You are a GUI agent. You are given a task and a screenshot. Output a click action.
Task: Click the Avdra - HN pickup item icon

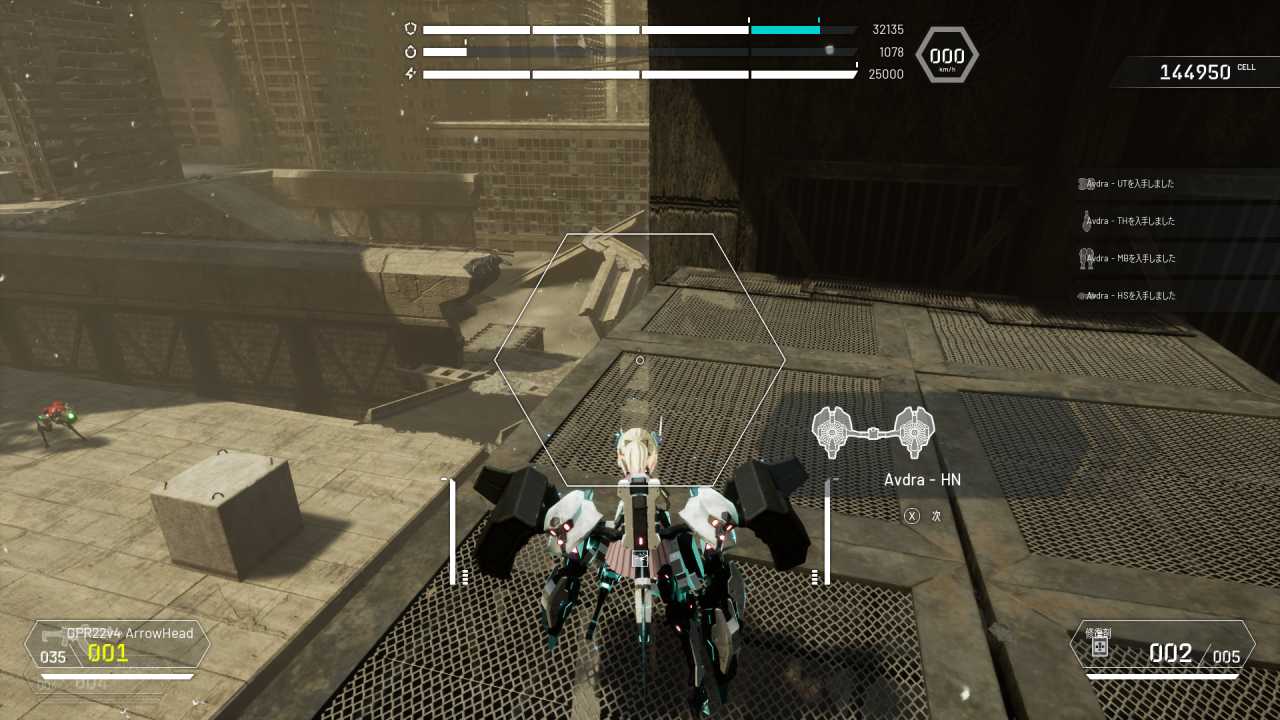point(873,432)
